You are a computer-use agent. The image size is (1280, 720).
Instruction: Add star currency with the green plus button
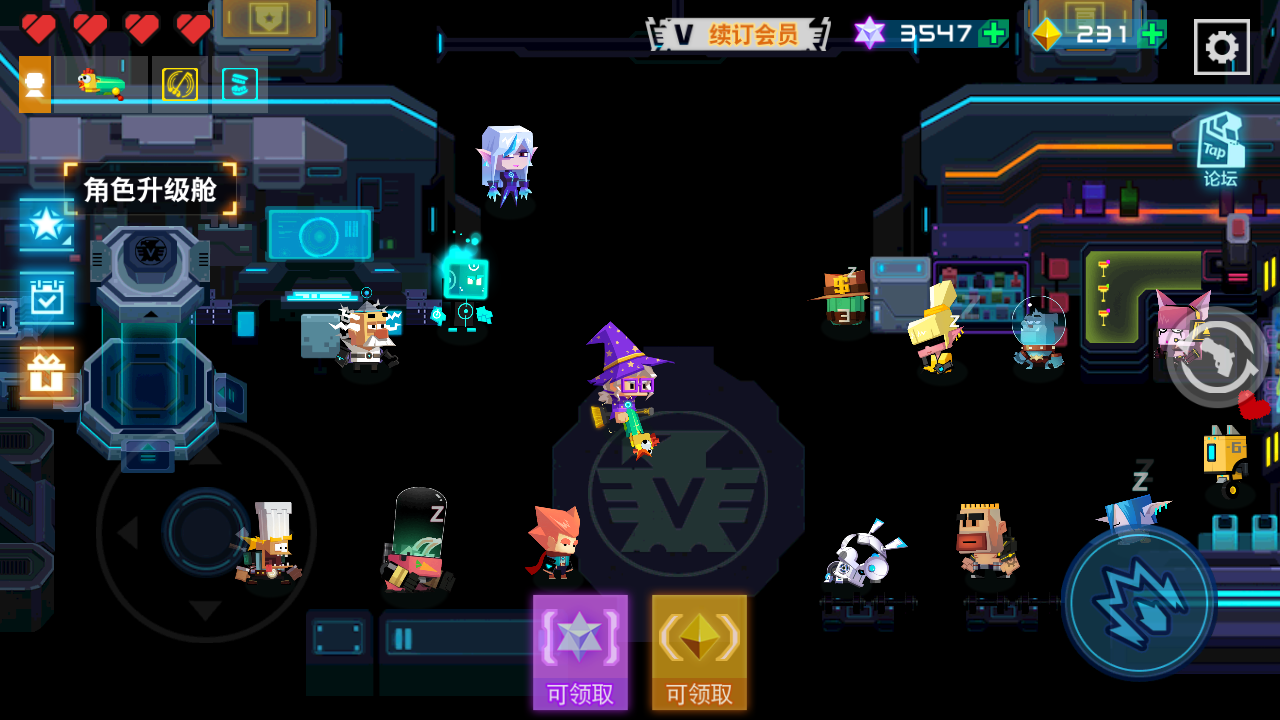991,32
